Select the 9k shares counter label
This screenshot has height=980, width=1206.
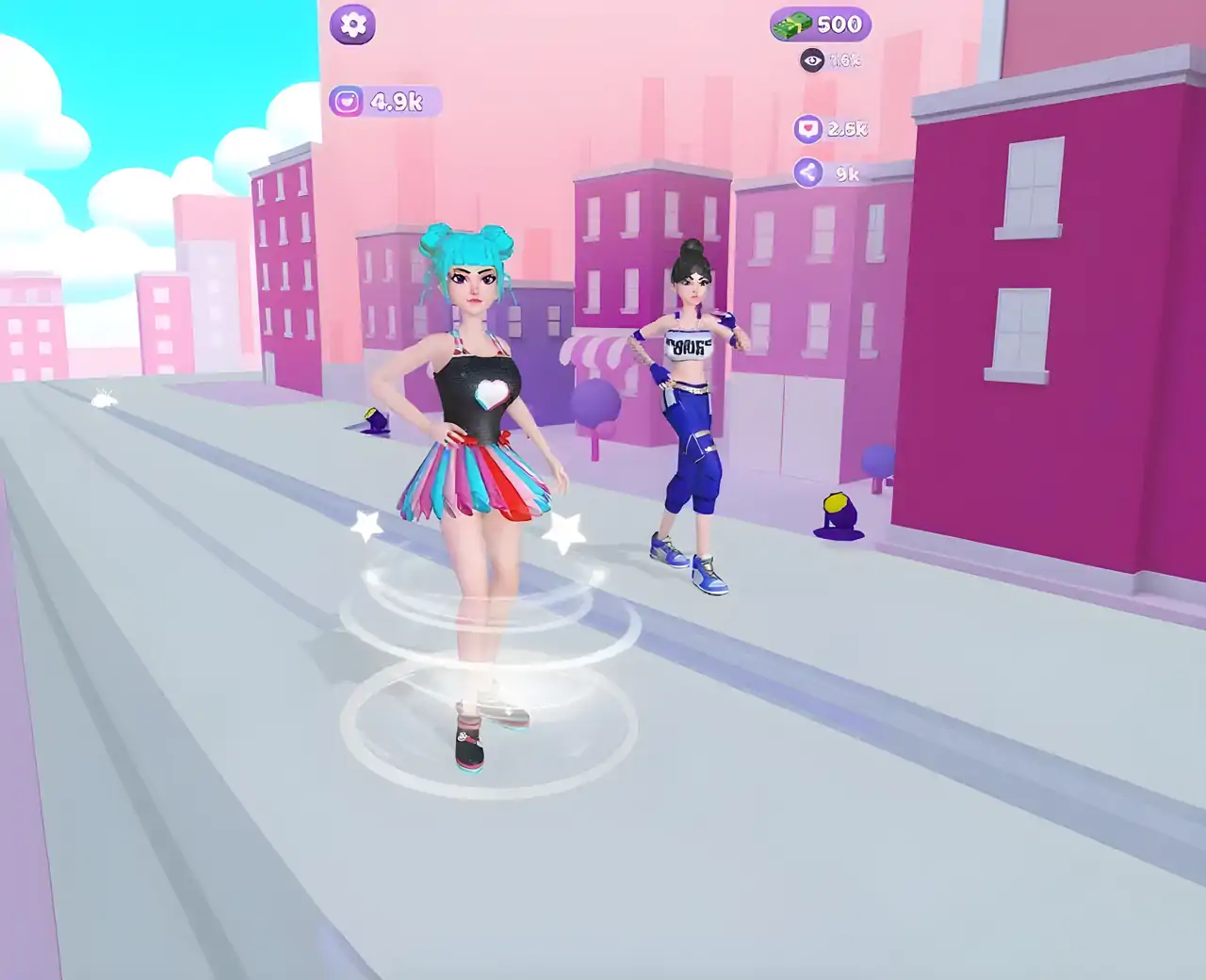(846, 173)
